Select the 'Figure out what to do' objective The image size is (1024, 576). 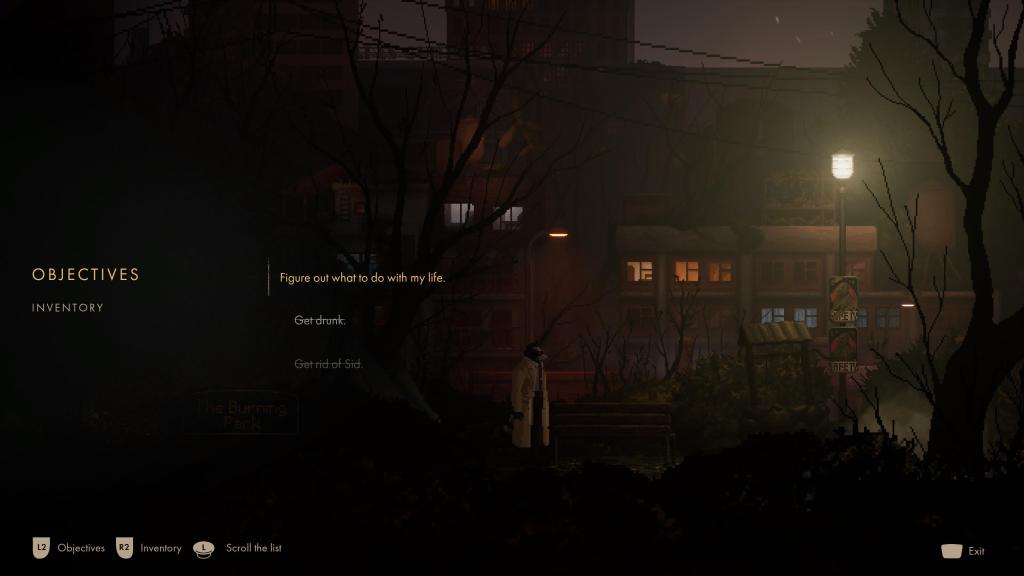[x=362, y=278]
